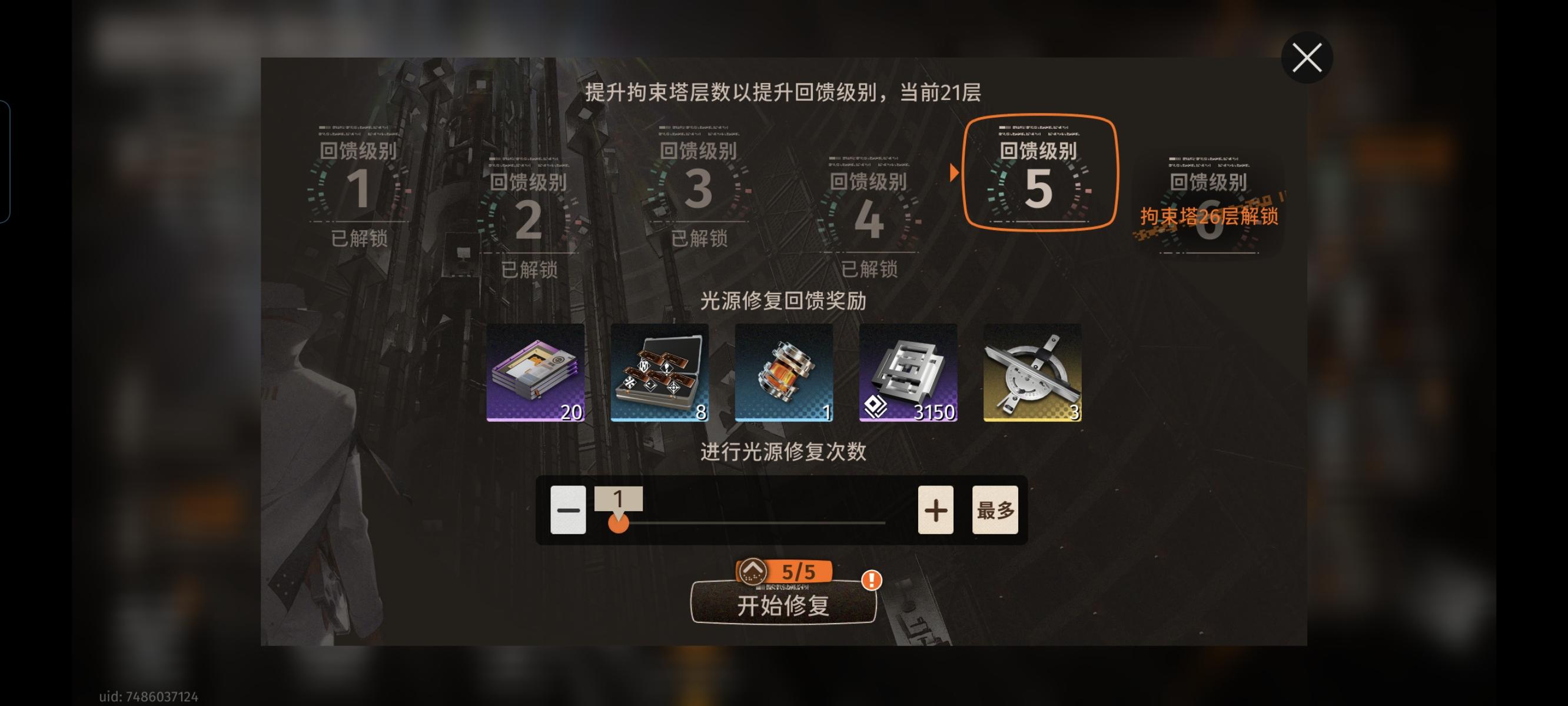Close the light source repair panel
The image size is (1568, 706).
click(1307, 57)
